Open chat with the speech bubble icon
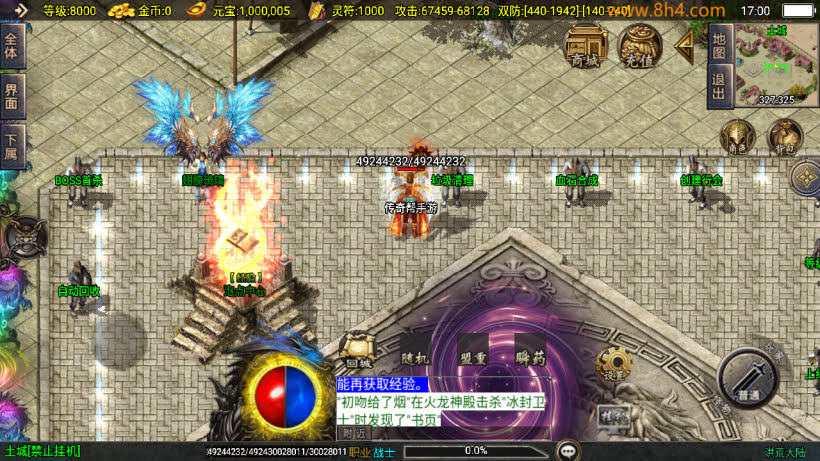 pyautogui.click(x=568, y=451)
